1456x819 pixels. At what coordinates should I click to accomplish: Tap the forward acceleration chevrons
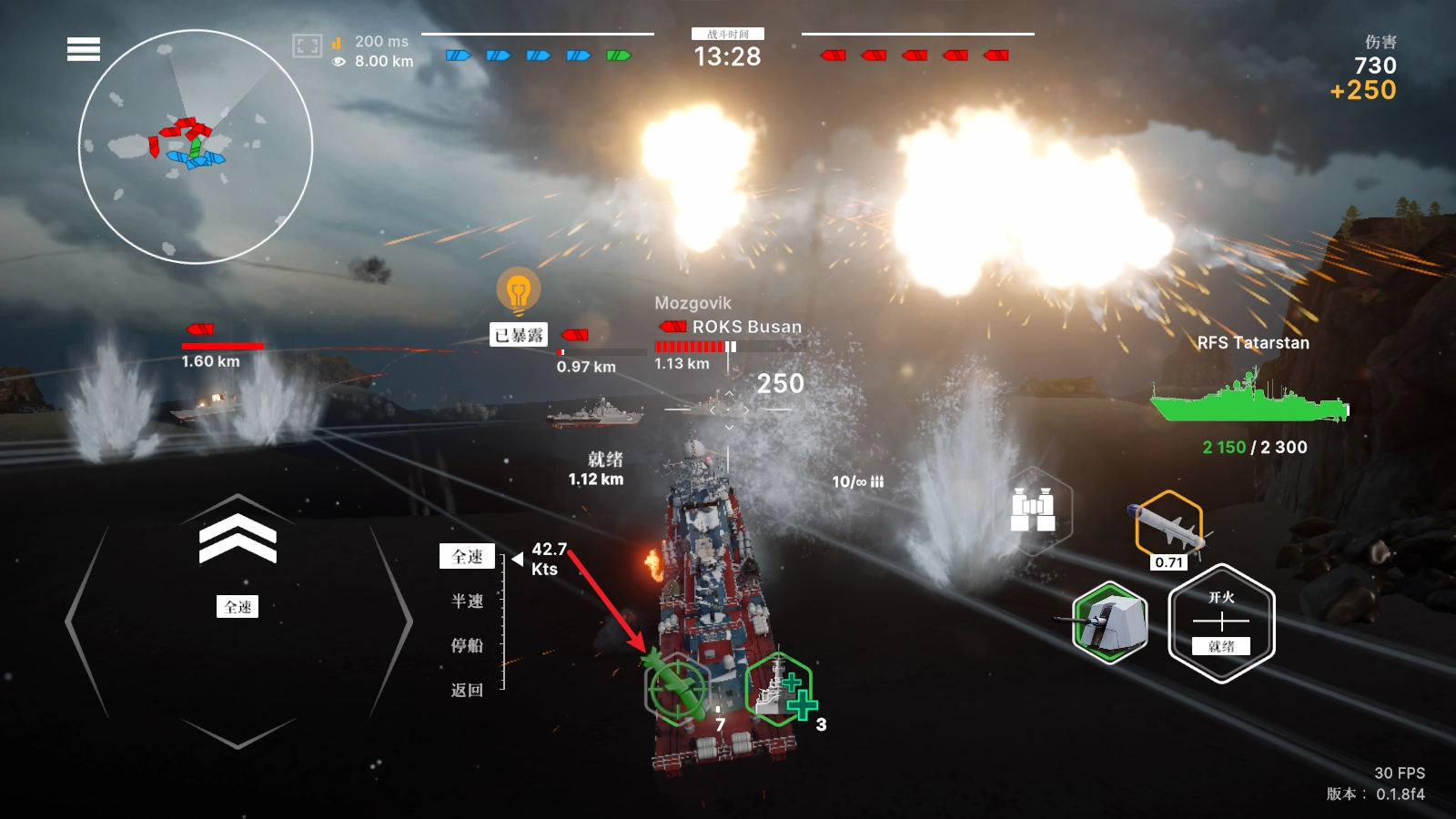[x=238, y=537]
